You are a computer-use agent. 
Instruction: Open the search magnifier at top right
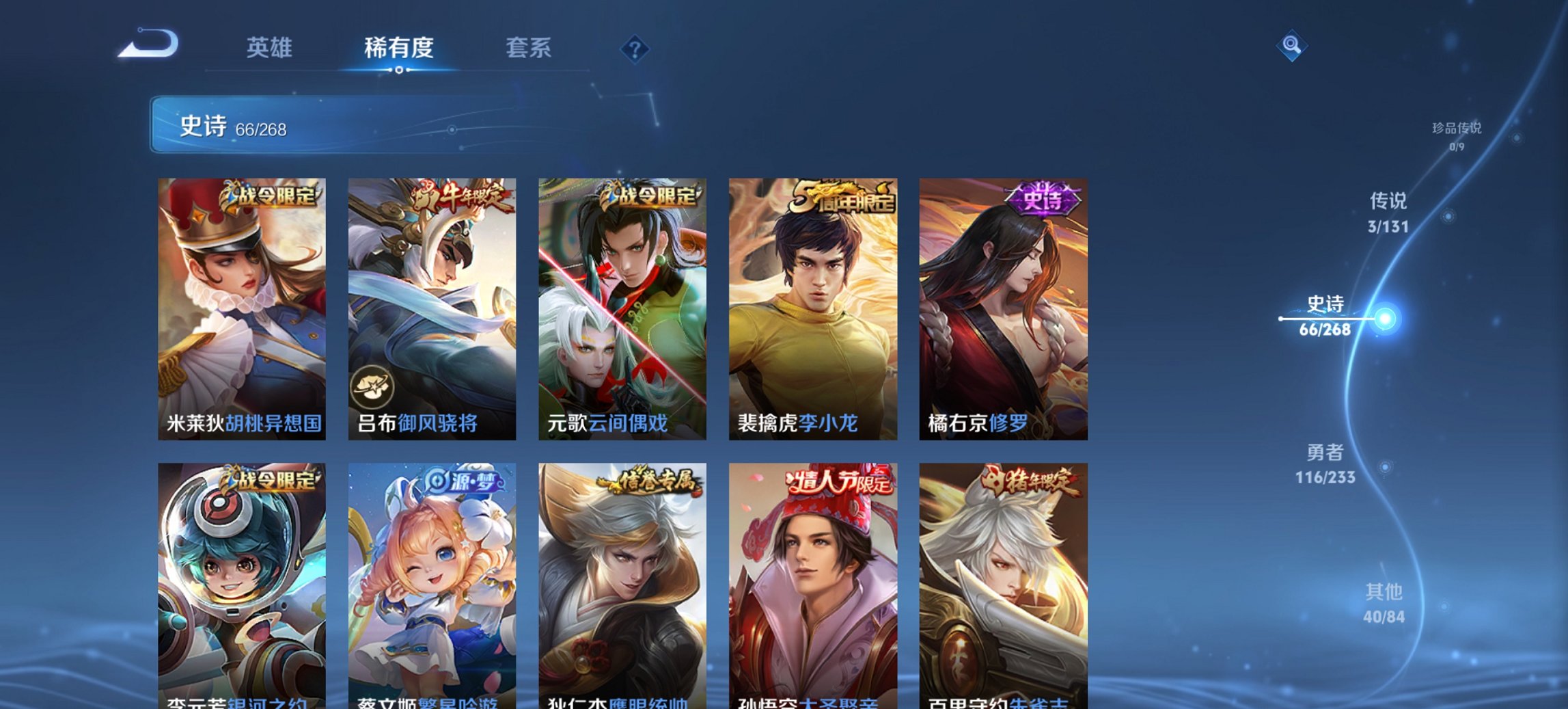pos(1292,46)
